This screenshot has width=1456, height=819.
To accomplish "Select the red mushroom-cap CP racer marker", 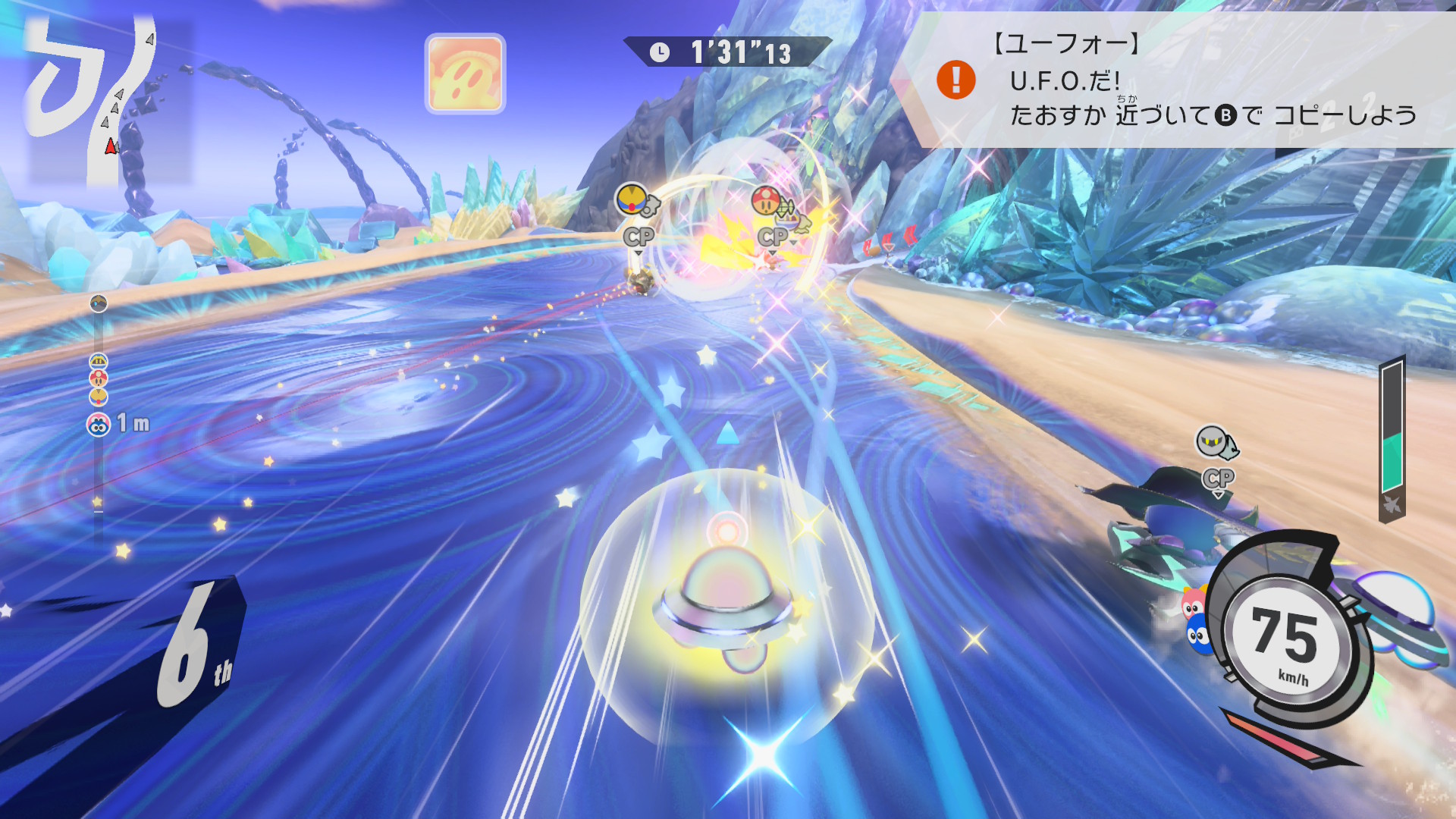I will coord(767,201).
